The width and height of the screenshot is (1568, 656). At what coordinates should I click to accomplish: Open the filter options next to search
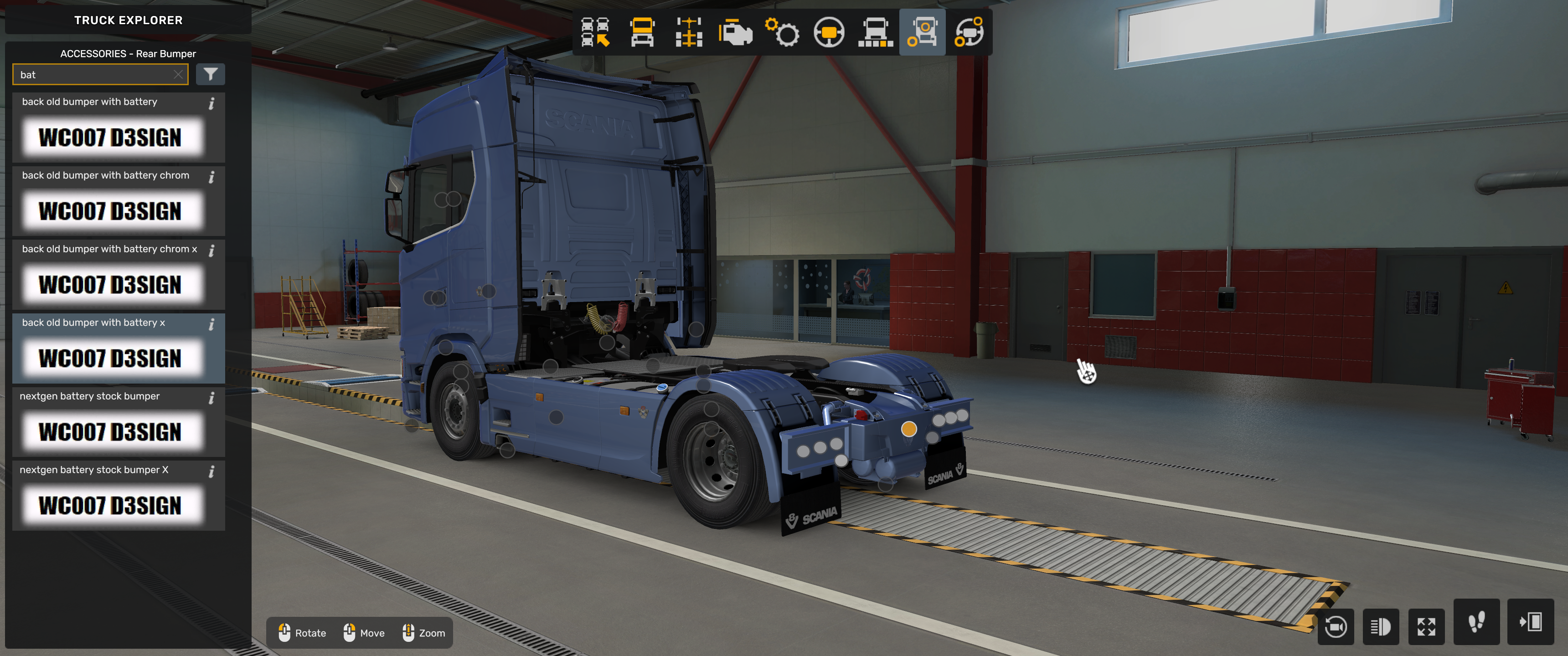point(211,74)
